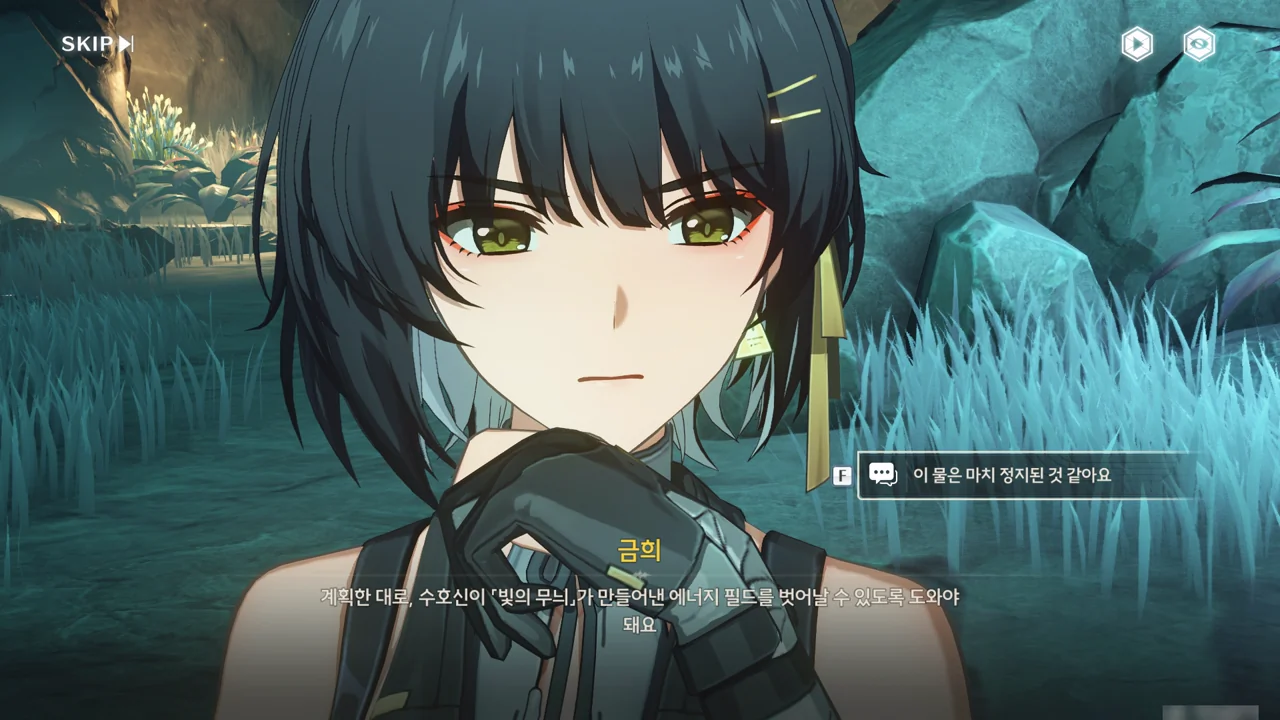Hide the dialogue interface with the eye icon
Screen dimensions: 1280x720
[x=1199, y=44]
